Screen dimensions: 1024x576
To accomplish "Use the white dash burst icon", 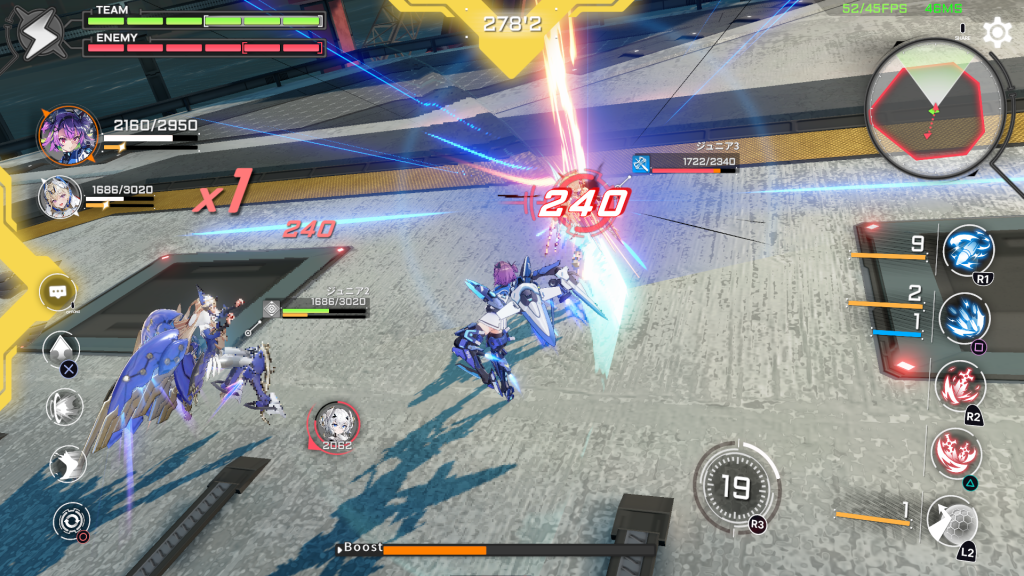I will click(65, 407).
